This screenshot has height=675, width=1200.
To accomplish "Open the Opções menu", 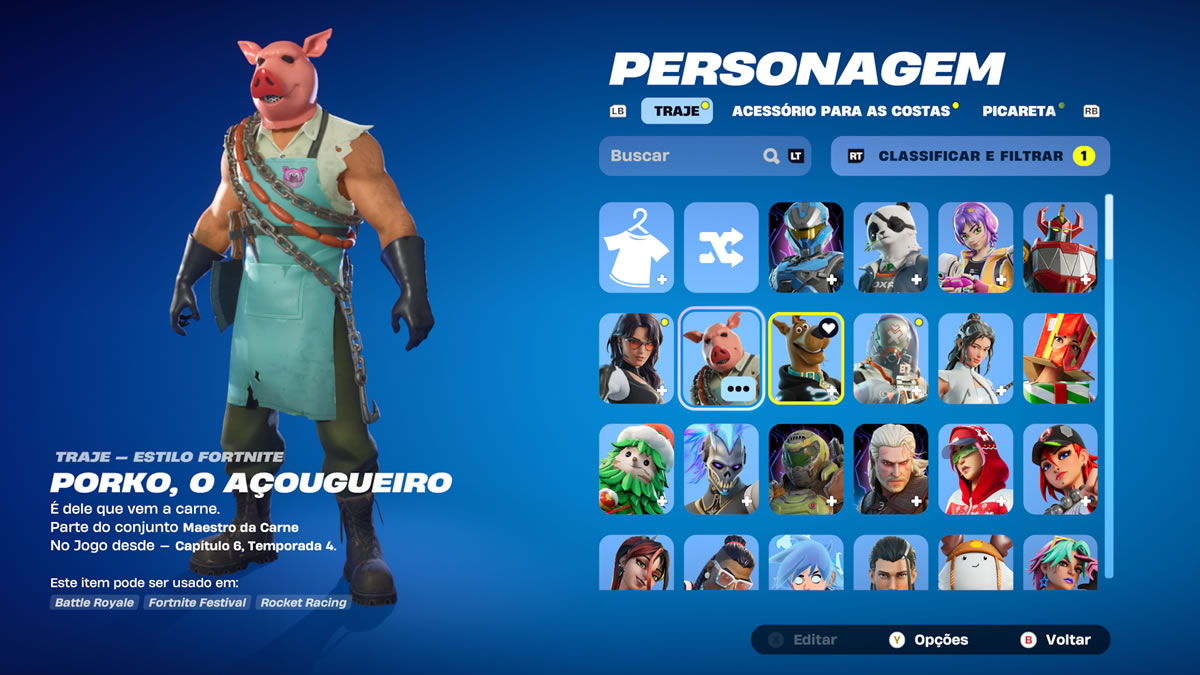I will pyautogui.click(x=929, y=640).
